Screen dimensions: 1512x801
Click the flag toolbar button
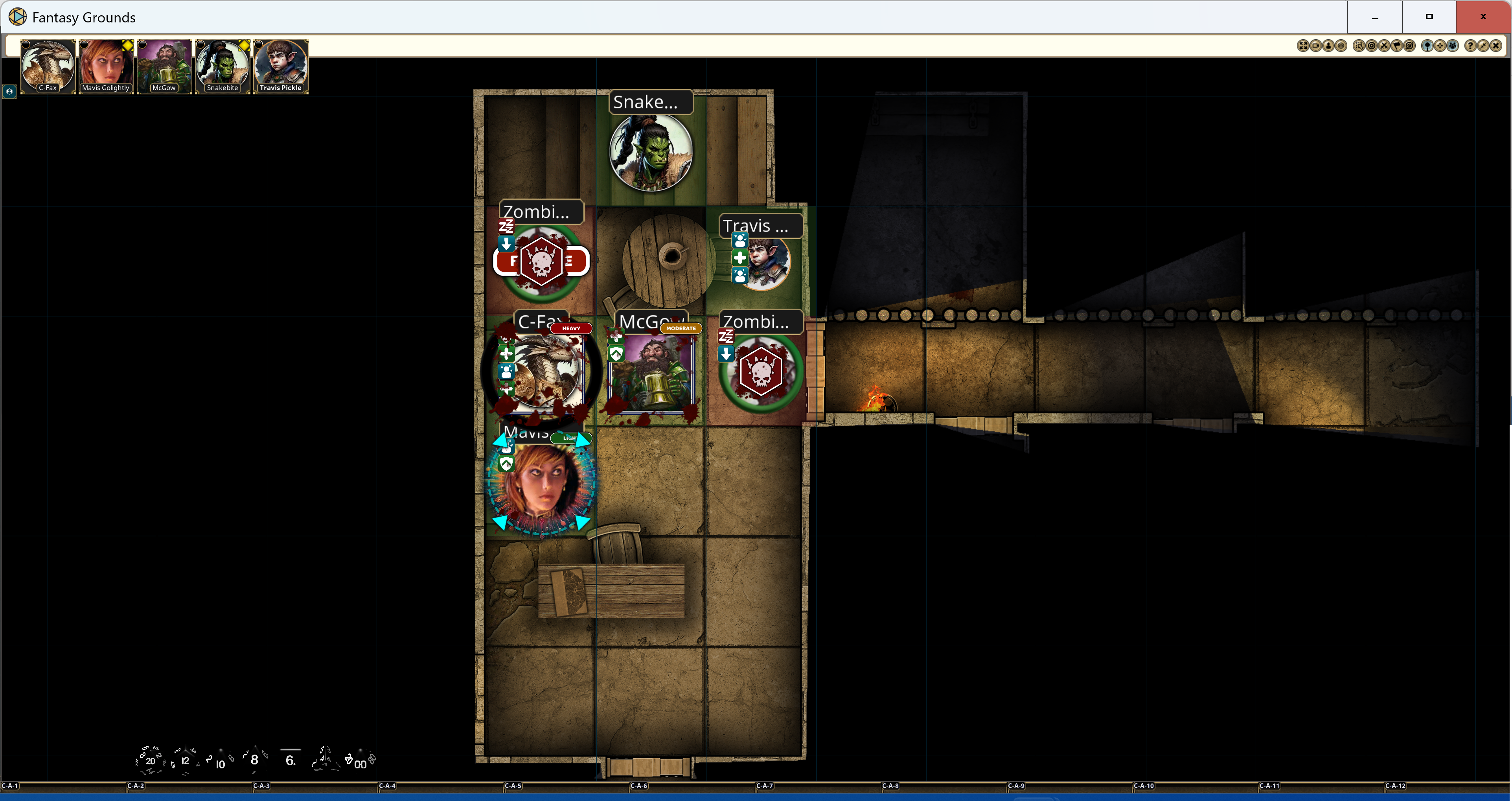pyautogui.click(x=1397, y=46)
